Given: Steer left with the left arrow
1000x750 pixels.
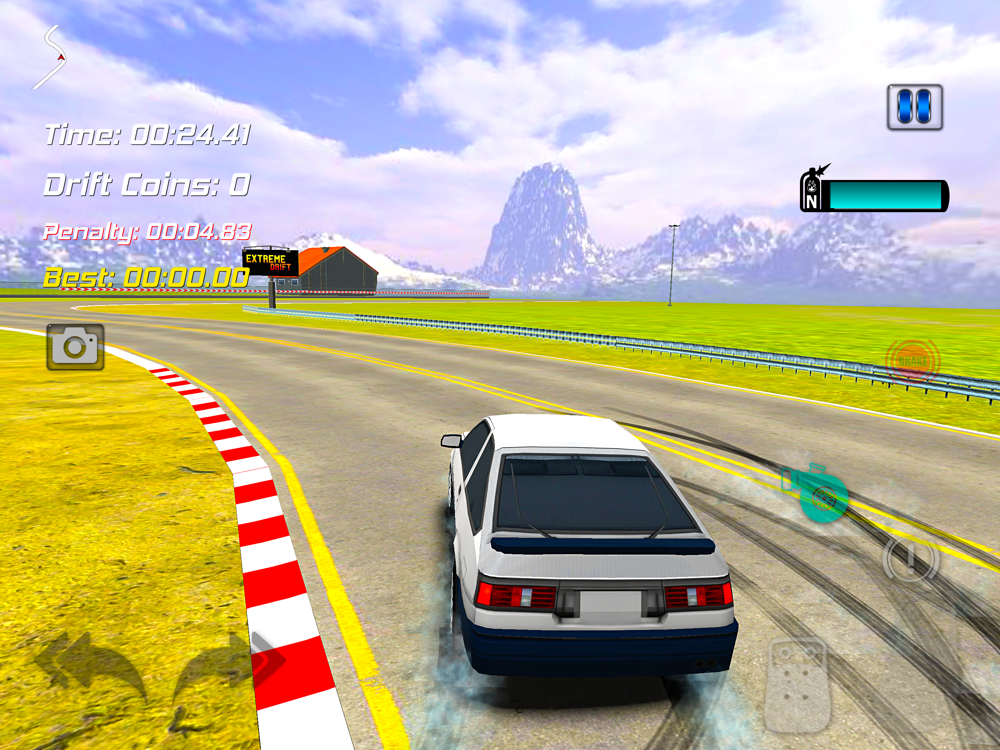Looking at the screenshot, I should pyautogui.click(x=90, y=665).
